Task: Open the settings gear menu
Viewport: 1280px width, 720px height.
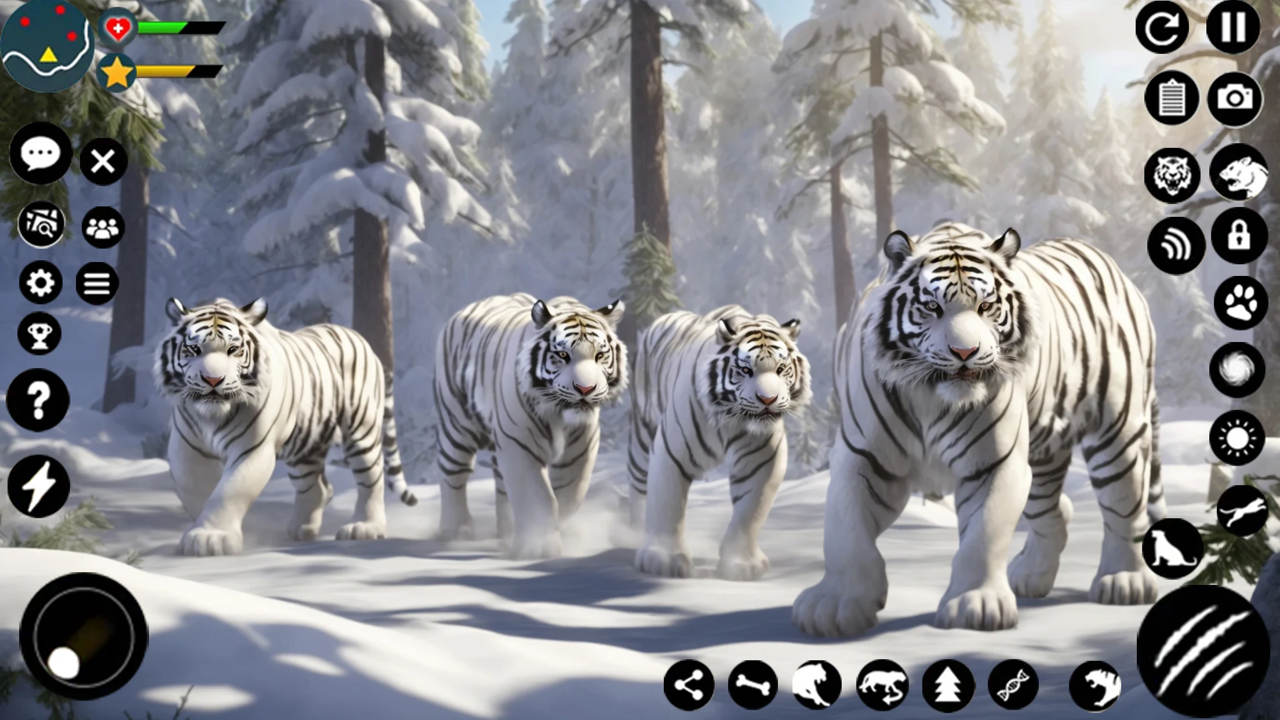Action: click(x=39, y=283)
